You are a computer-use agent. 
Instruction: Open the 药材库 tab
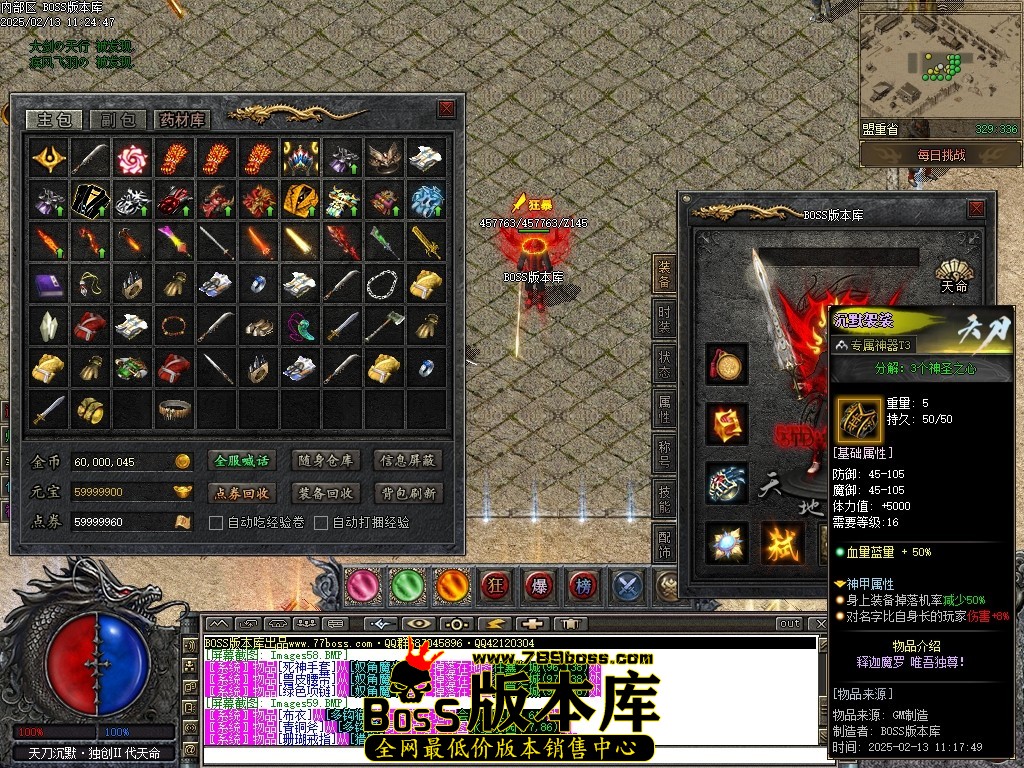182,120
